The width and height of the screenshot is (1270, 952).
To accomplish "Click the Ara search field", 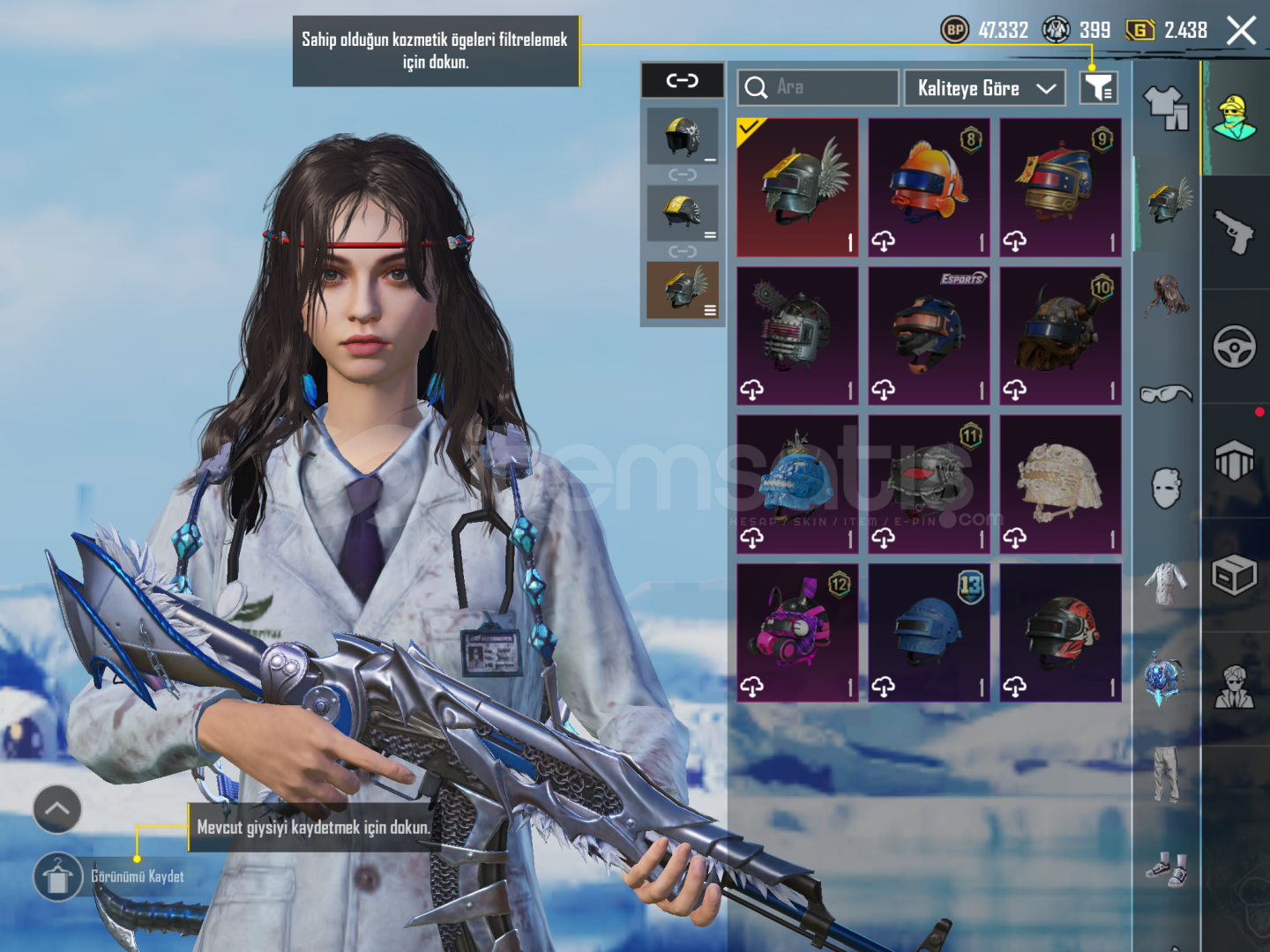I will tap(818, 87).
